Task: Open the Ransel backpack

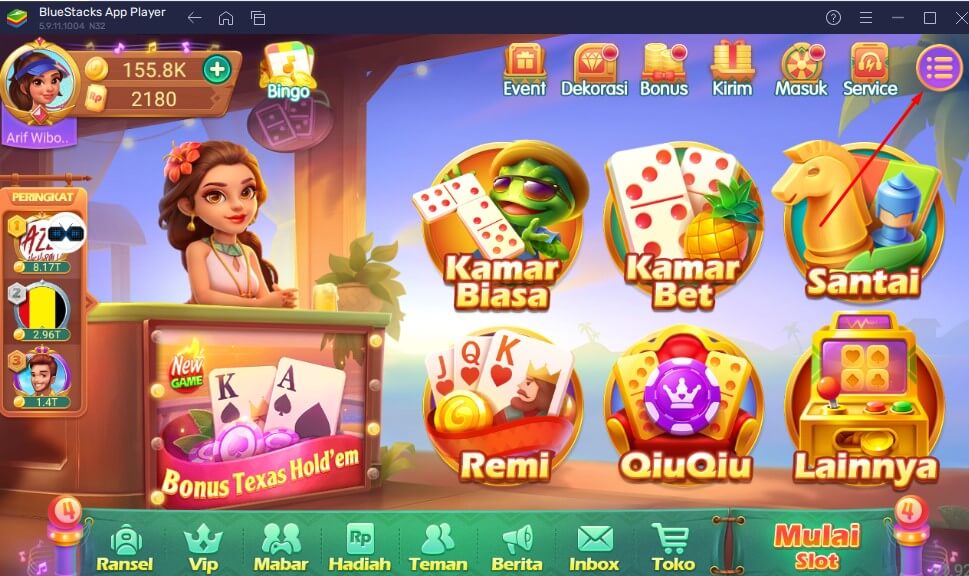Action: point(125,547)
